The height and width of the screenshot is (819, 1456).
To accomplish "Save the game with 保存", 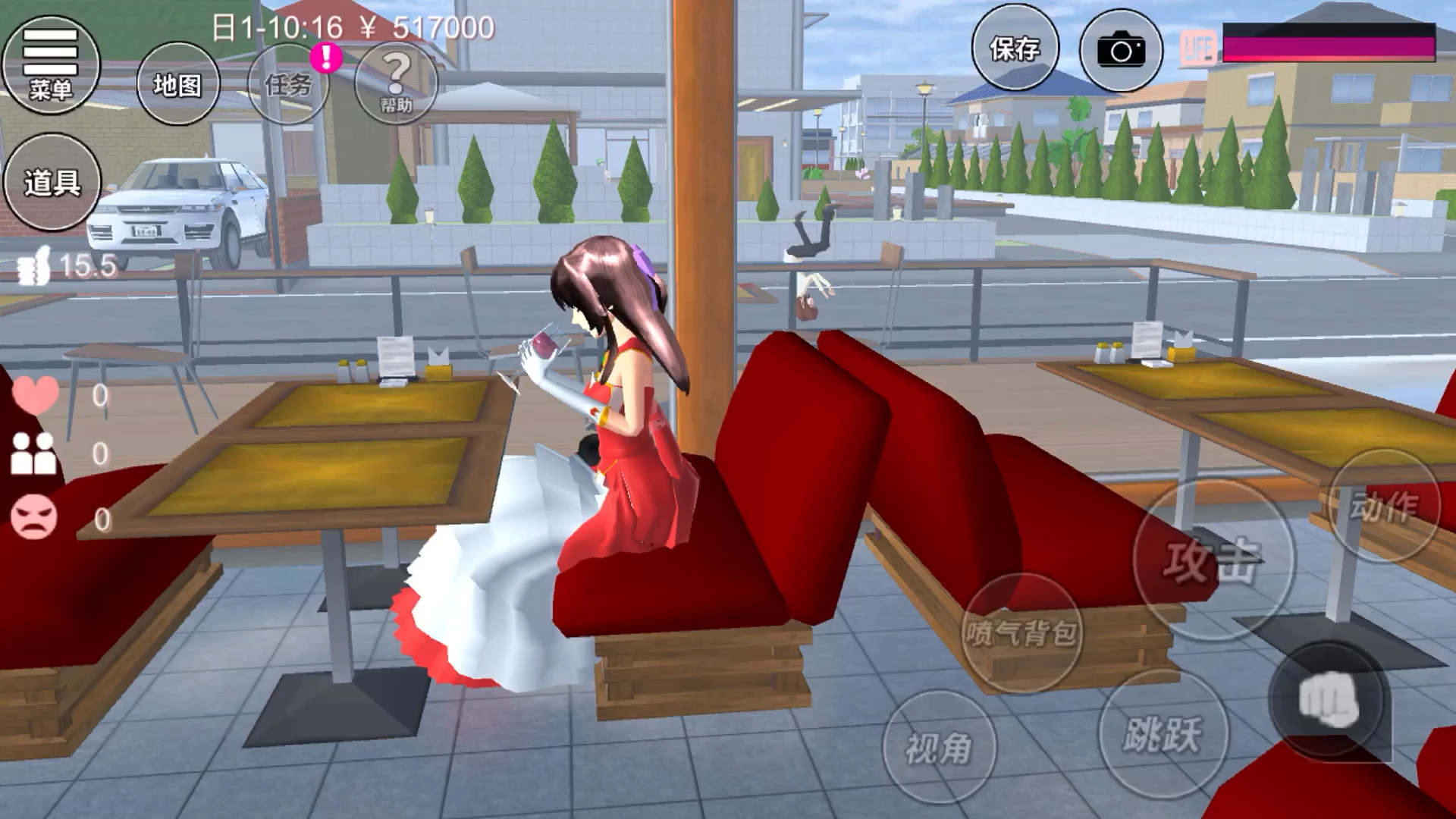I will [1015, 49].
